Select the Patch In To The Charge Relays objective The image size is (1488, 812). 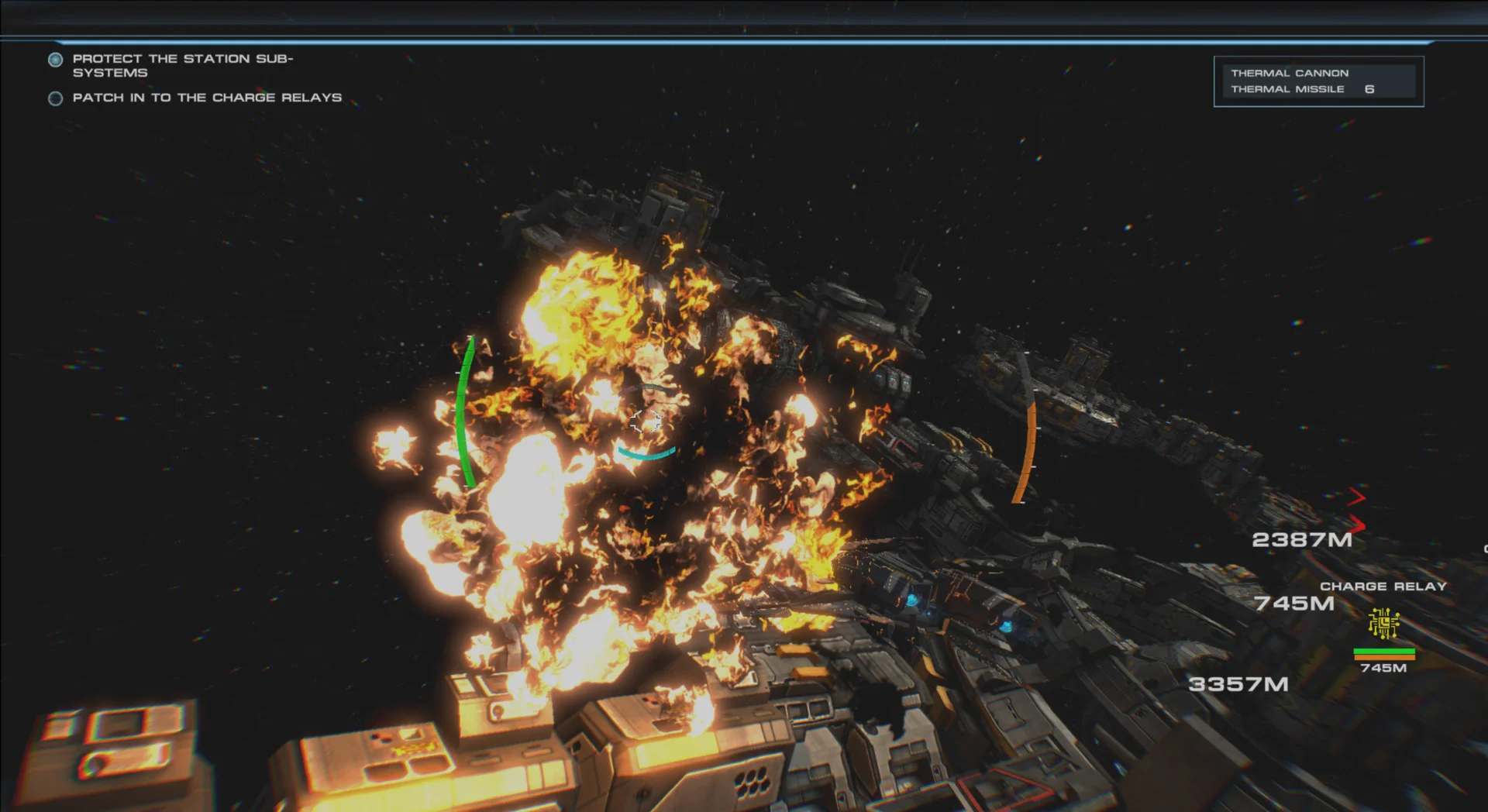tap(206, 98)
